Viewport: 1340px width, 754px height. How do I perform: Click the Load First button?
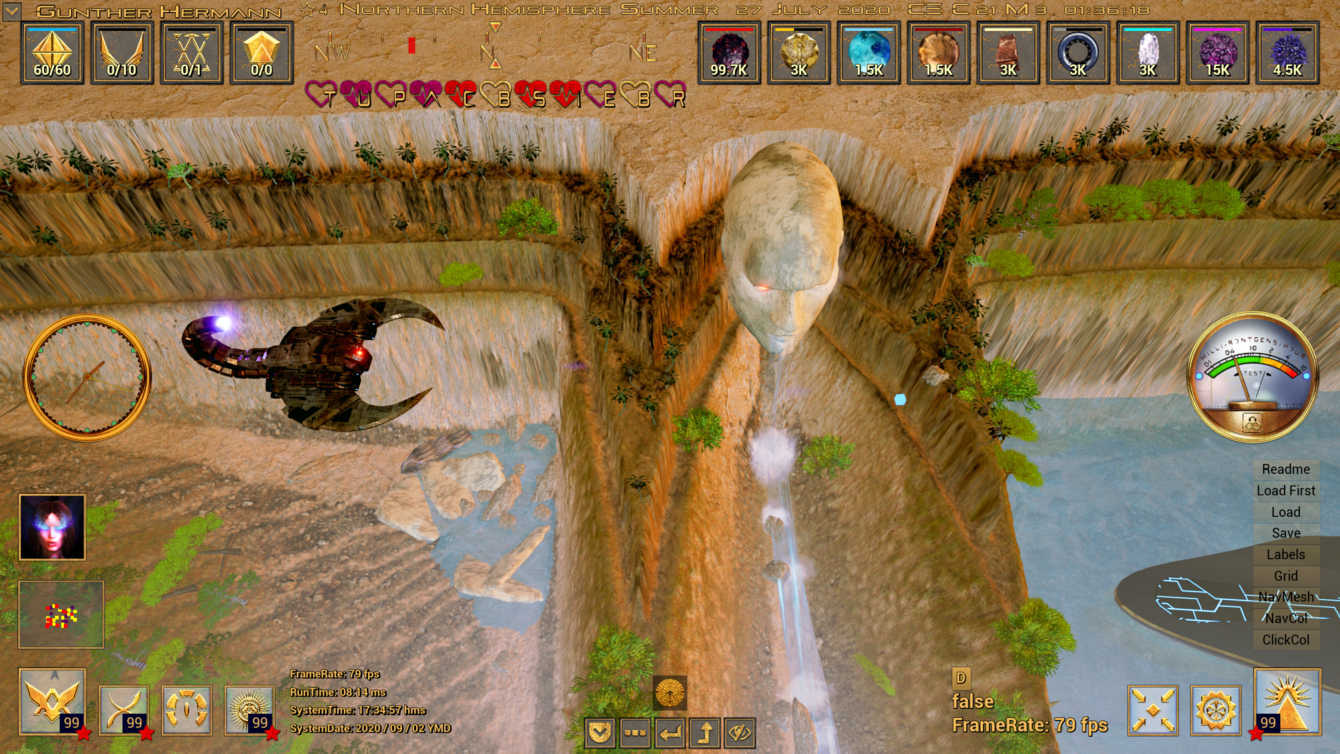coord(1285,490)
